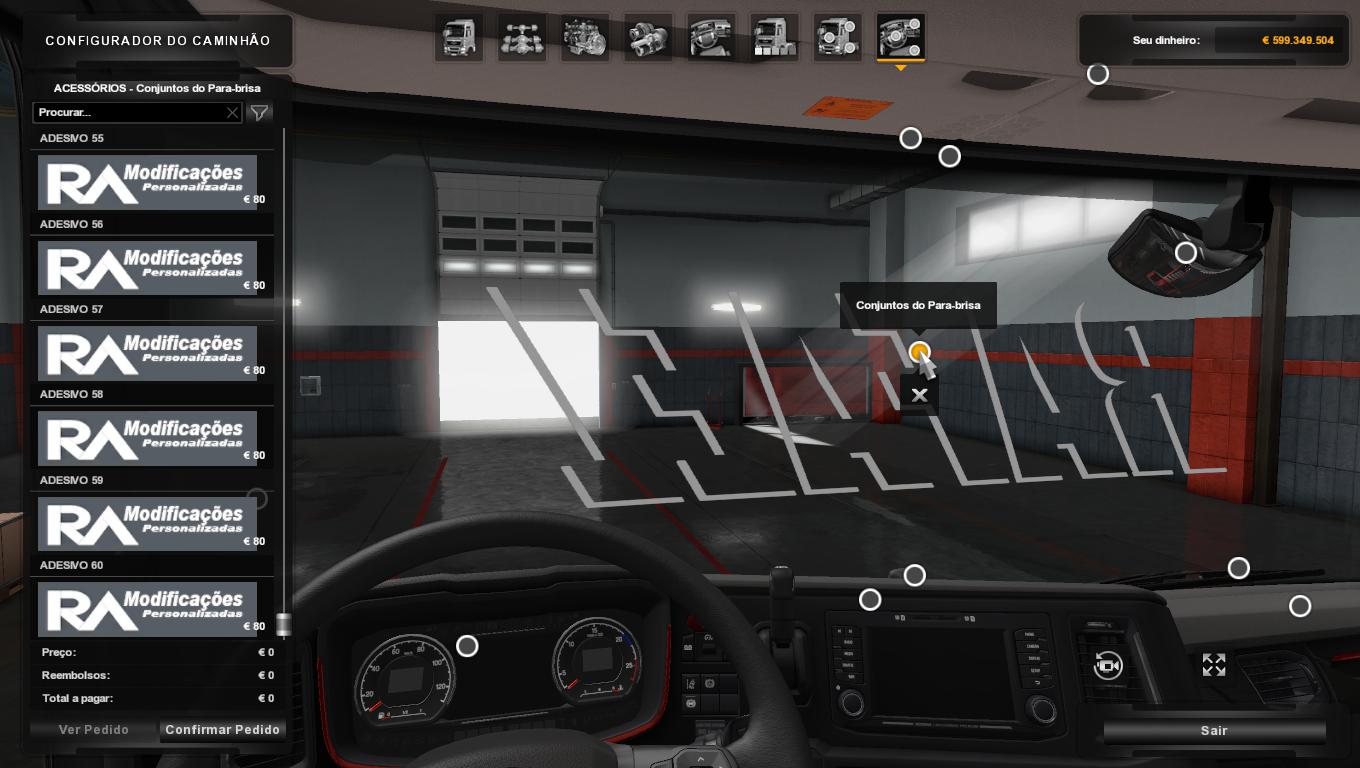Select the ADESIVO 58 sticker option
Viewport: 1360px width, 768px height.
click(x=147, y=437)
